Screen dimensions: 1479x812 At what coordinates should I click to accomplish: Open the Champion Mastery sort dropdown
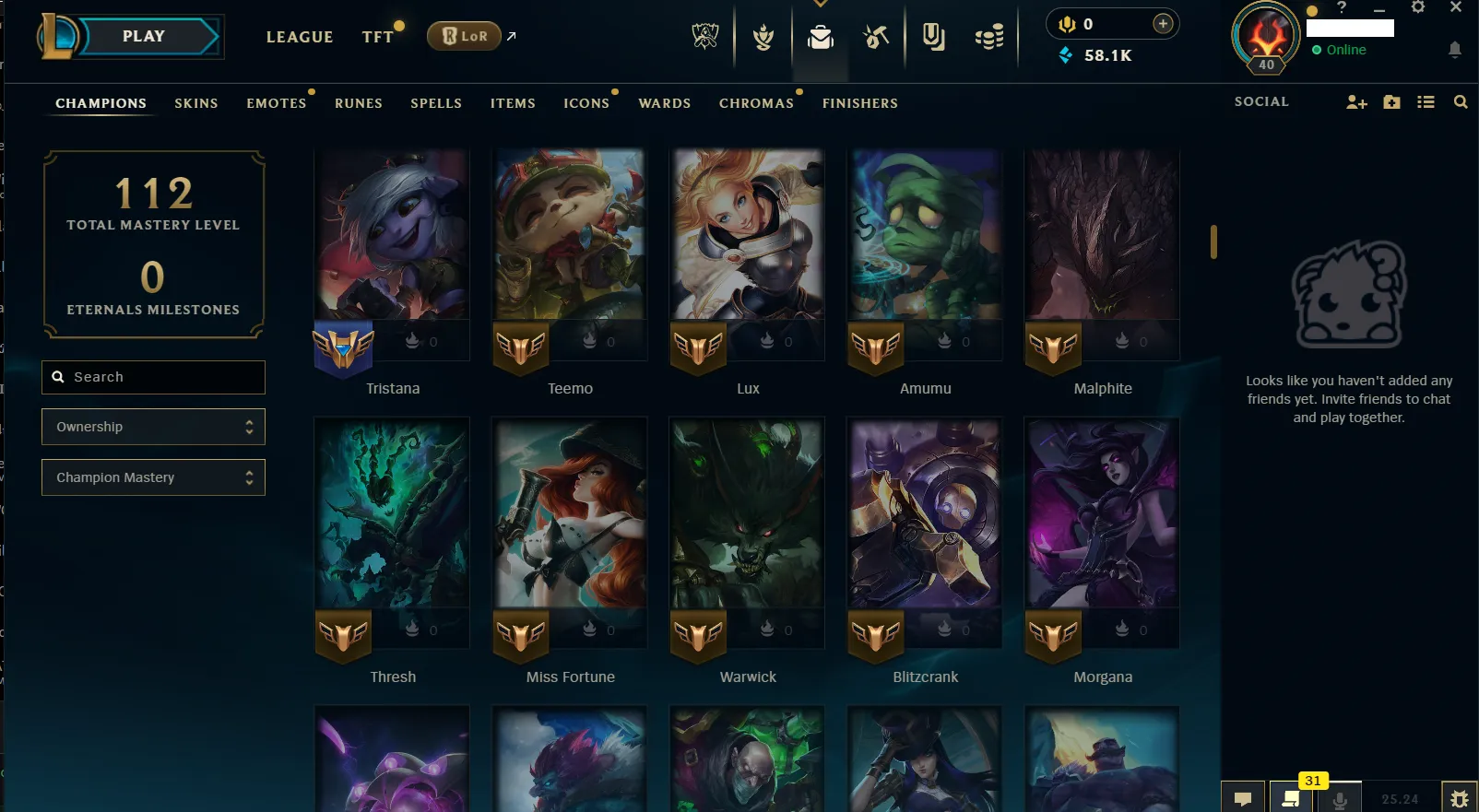[153, 477]
